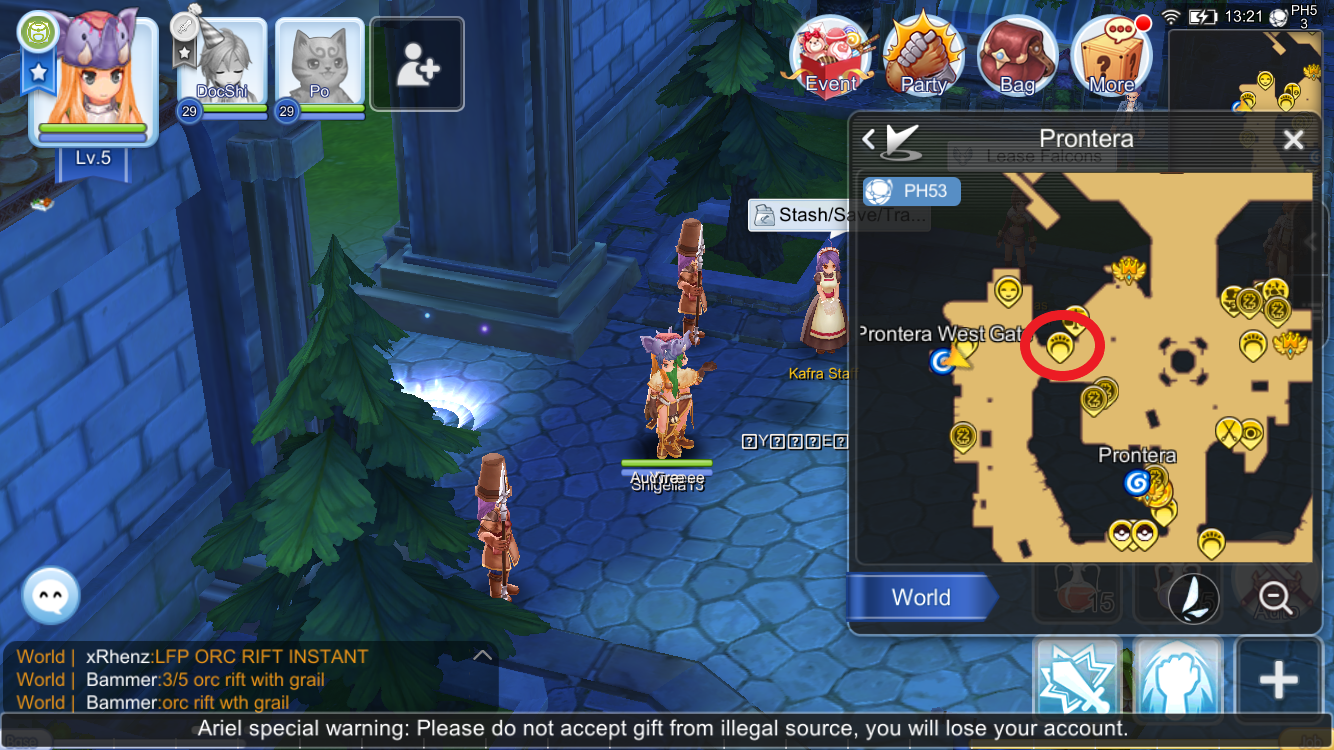Open the quick chat bubble icon
This screenshot has height=750, width=1334.
[x=48, y=595]
